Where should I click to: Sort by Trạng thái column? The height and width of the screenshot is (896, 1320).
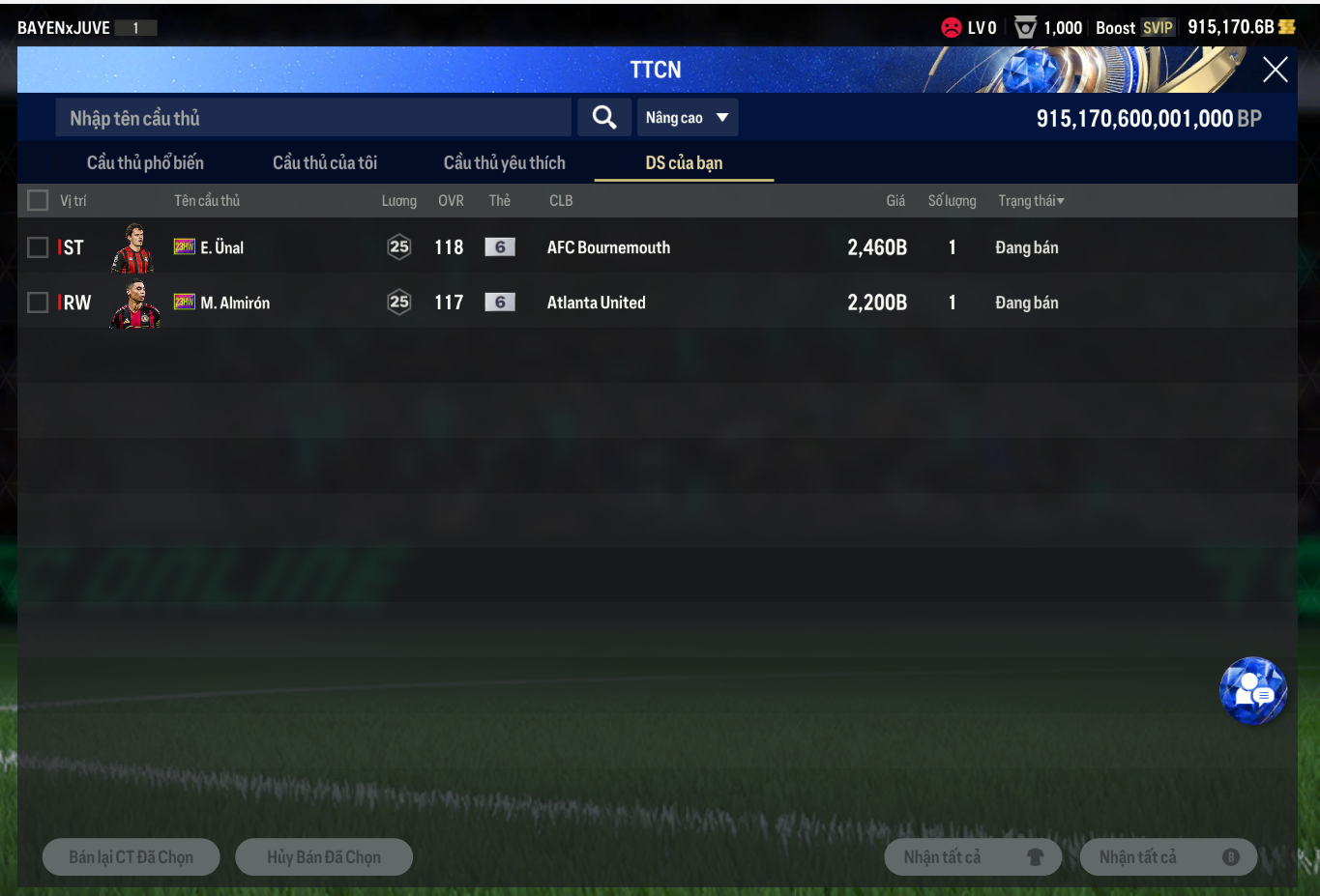click(x=1031, y=201)
